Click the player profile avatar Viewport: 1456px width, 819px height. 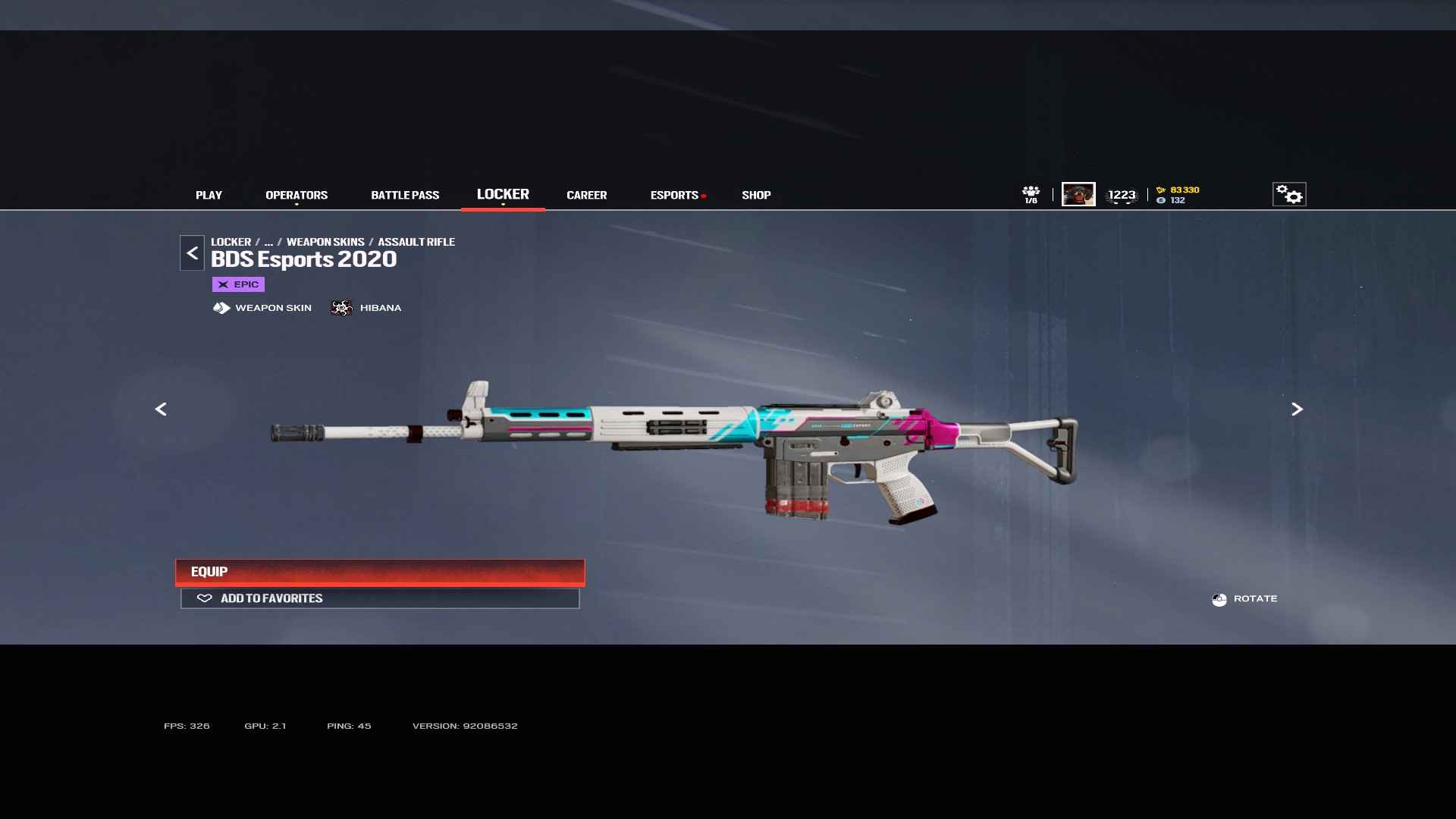click(1078, 194)
